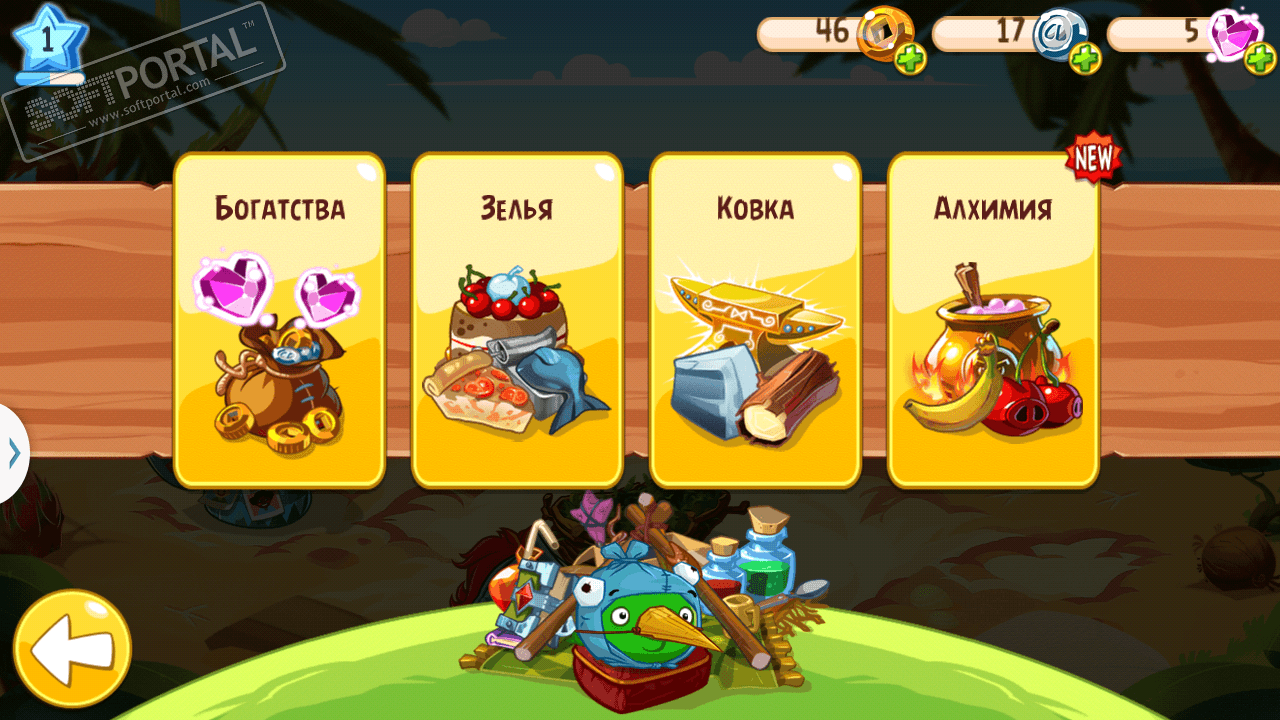
Task: Tap the blue star level badge
Action: (46, 40)
